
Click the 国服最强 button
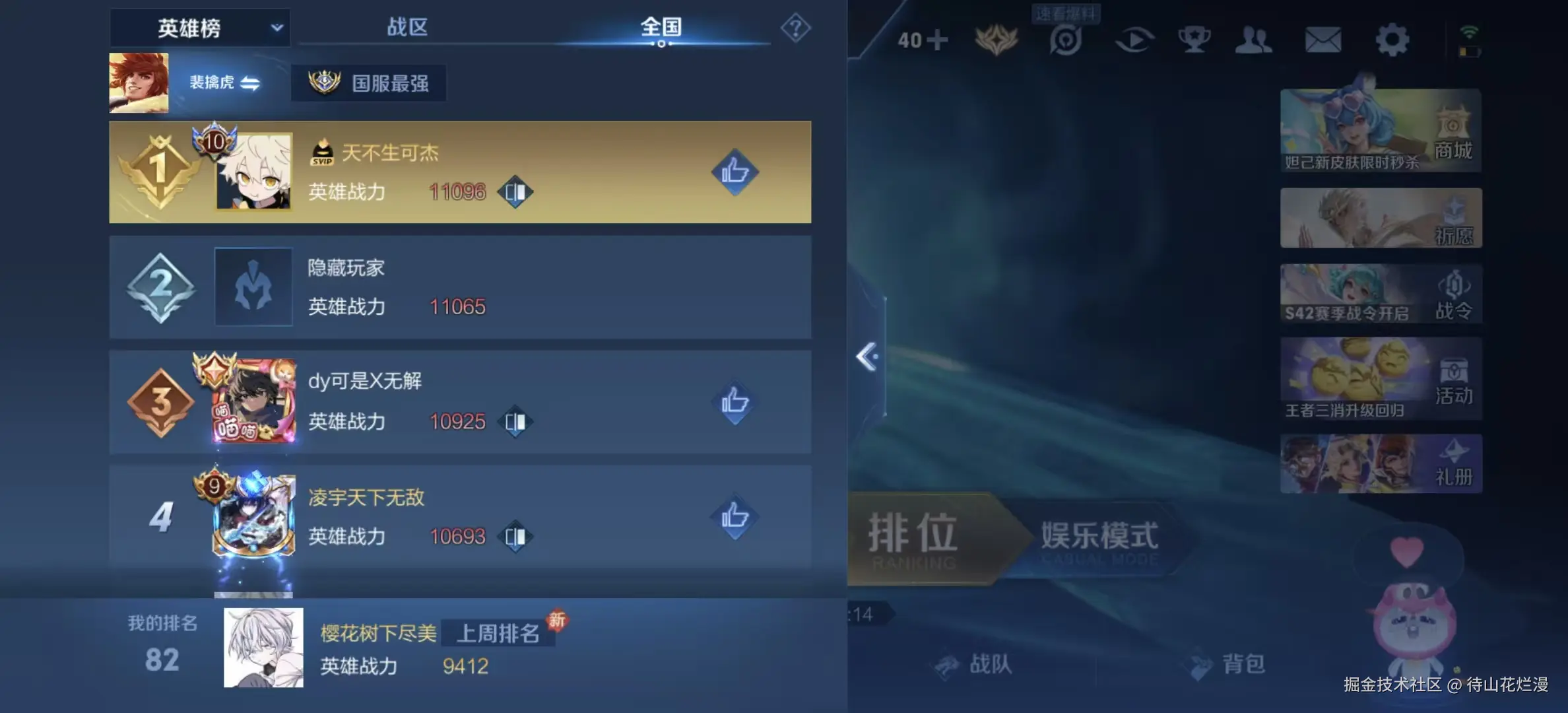tap(369, 83)
